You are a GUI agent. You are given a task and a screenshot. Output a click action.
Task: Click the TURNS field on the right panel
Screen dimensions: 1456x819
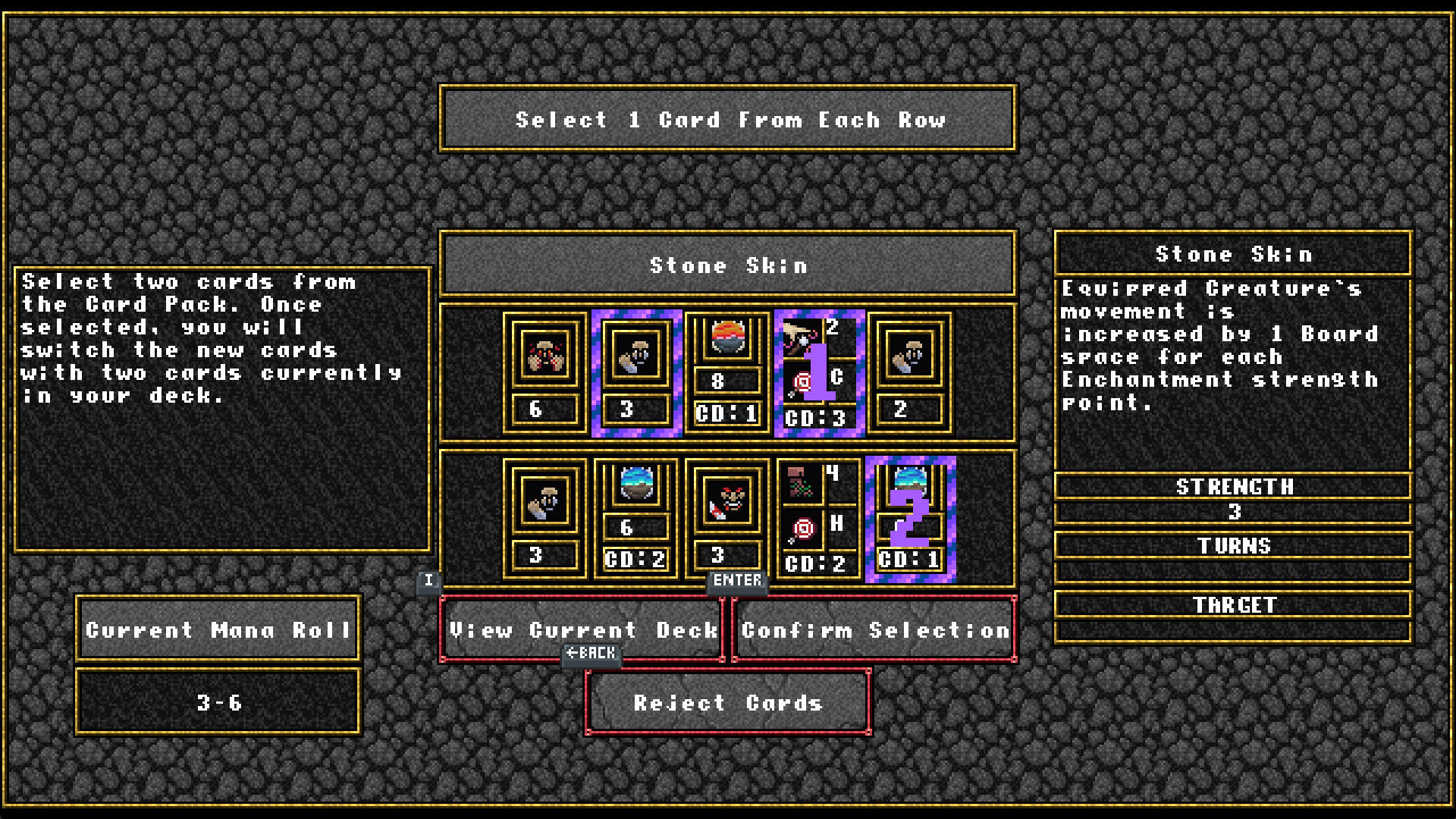[1235, 546]
